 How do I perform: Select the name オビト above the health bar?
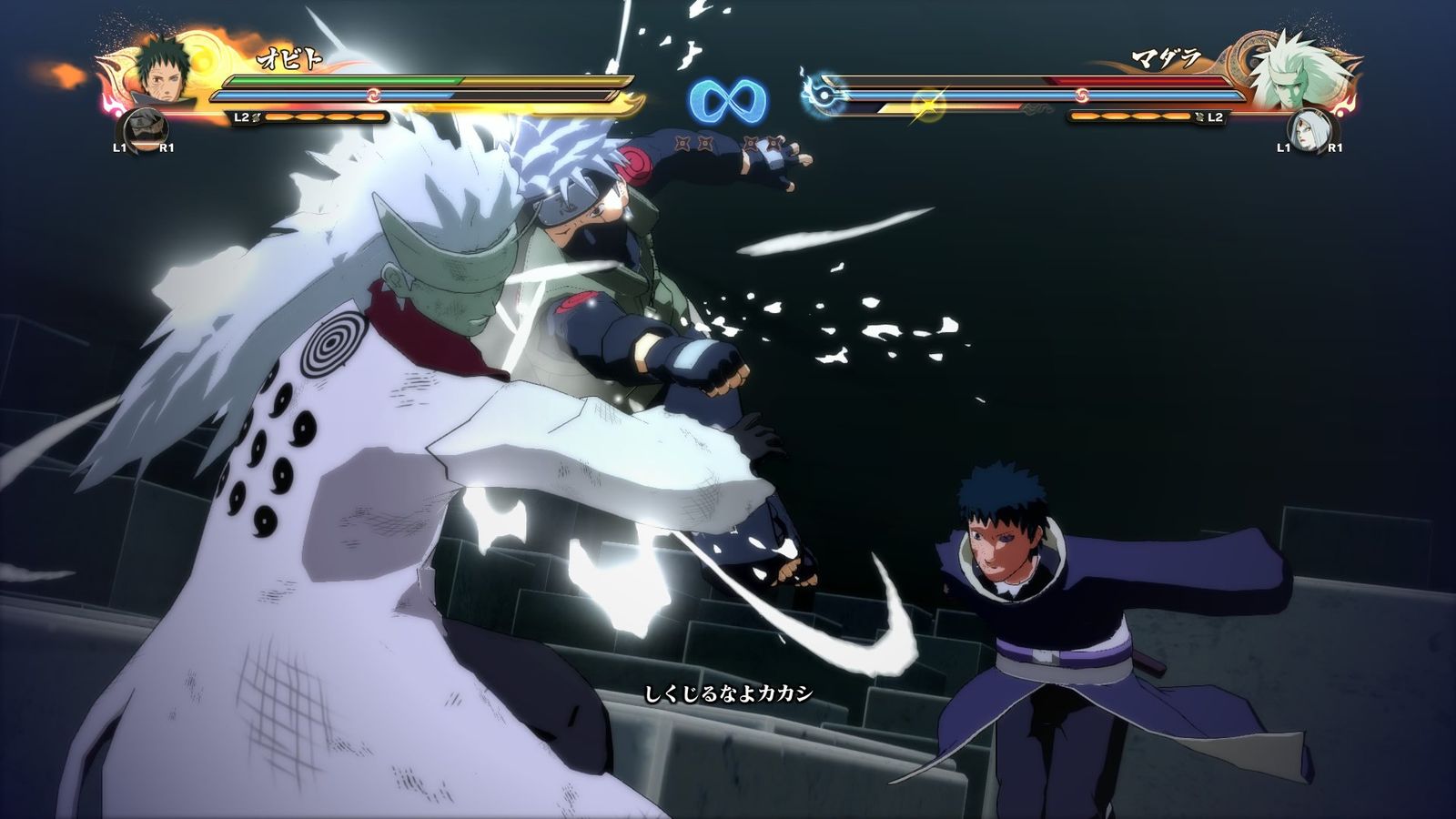(290, 57)
